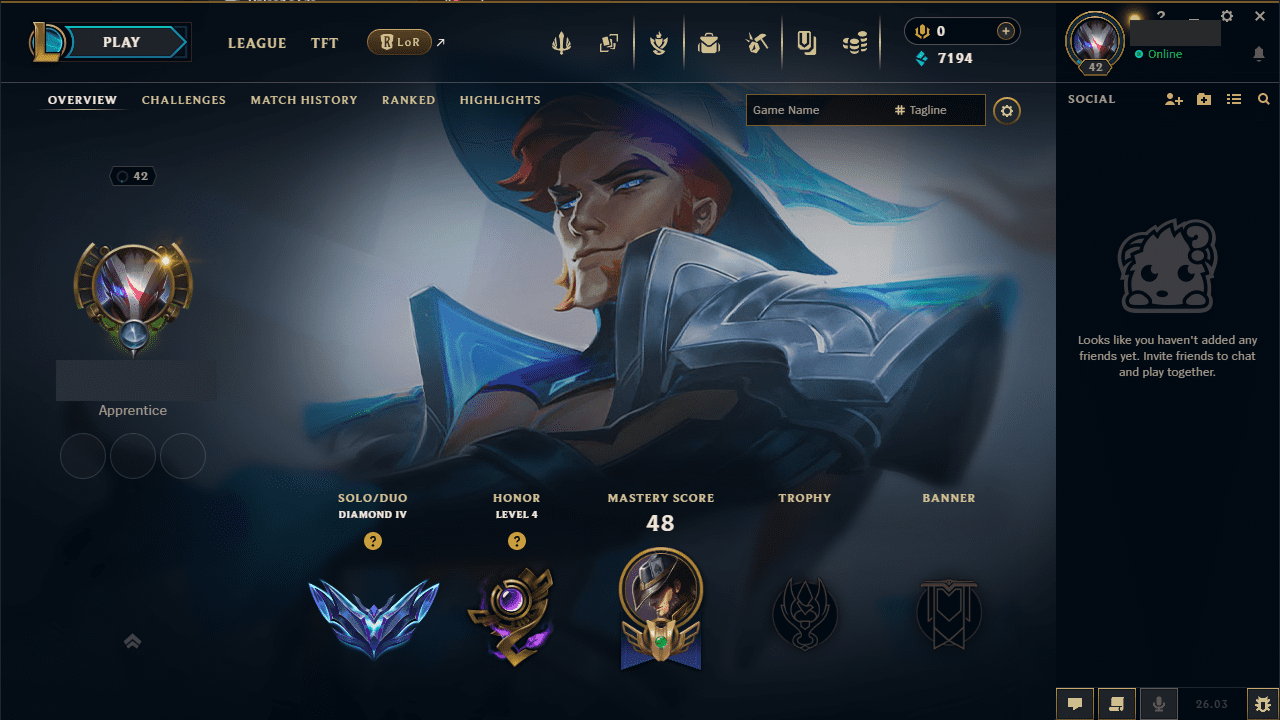
Task: Toggle the missions scroll panel
Action: 1116,703
